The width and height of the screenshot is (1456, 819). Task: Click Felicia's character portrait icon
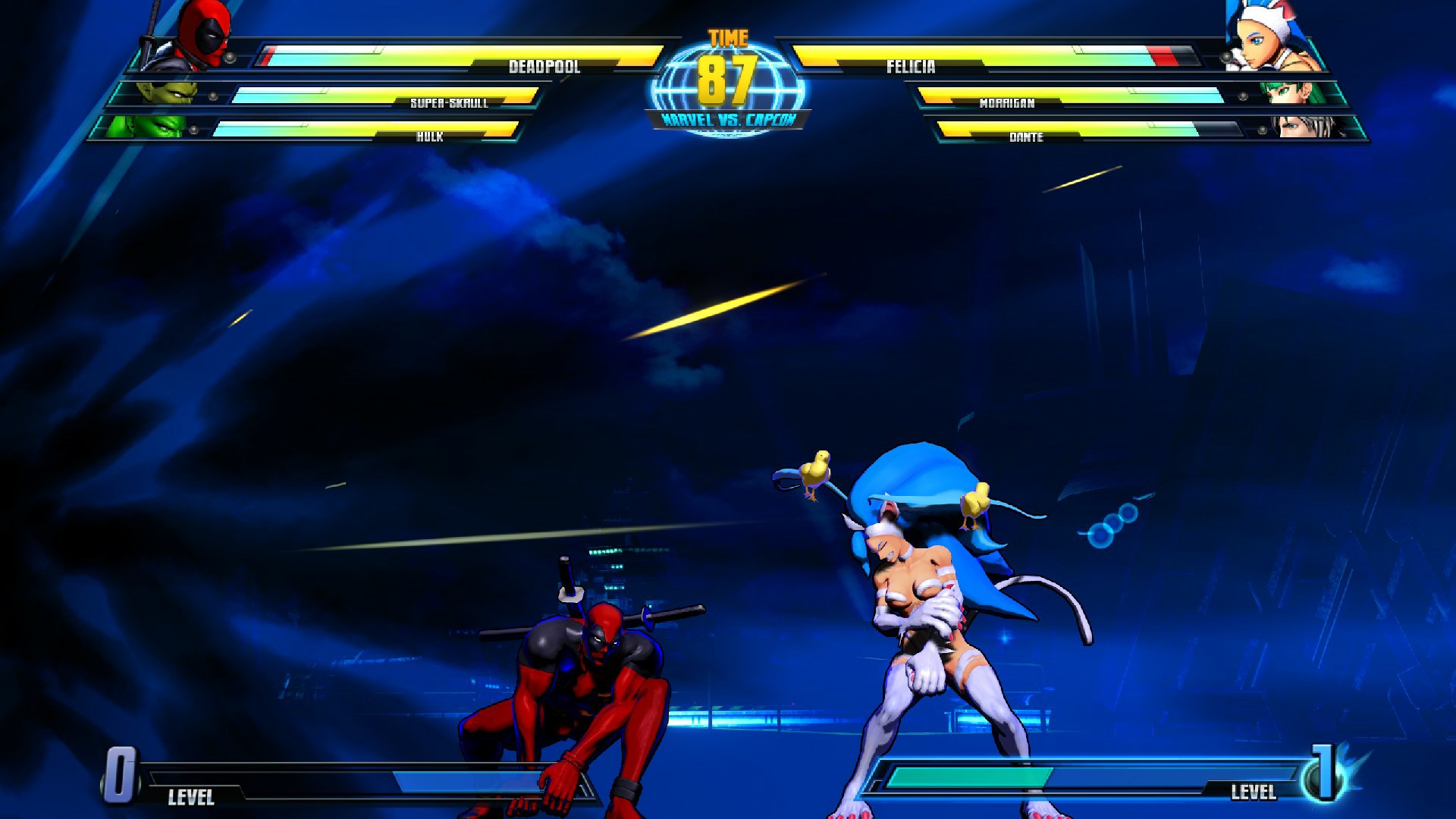click(x=1259, y=34)
